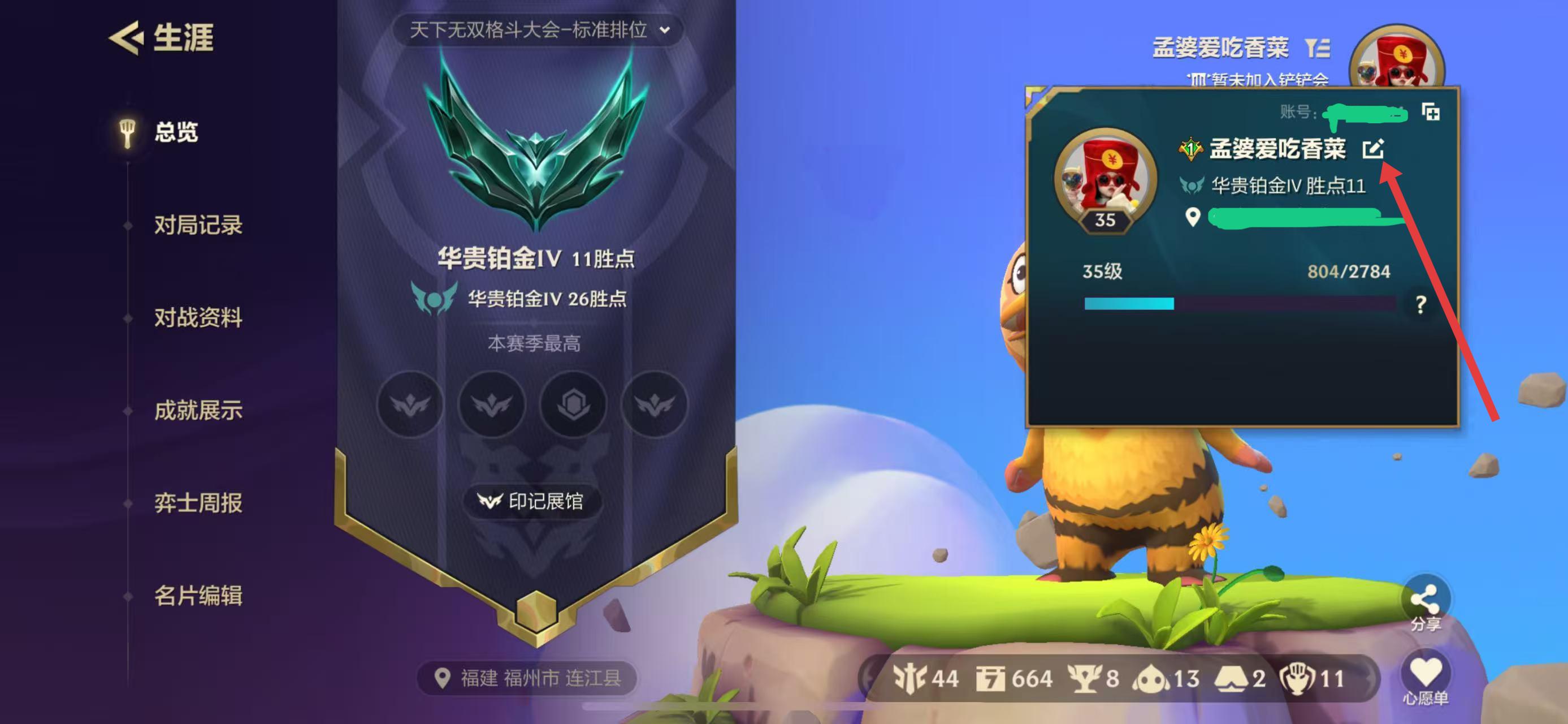The width and height of the screenshot is (1568, 724).
Task: Click the edit nickname pencil icon
Action: (1373, 149)
